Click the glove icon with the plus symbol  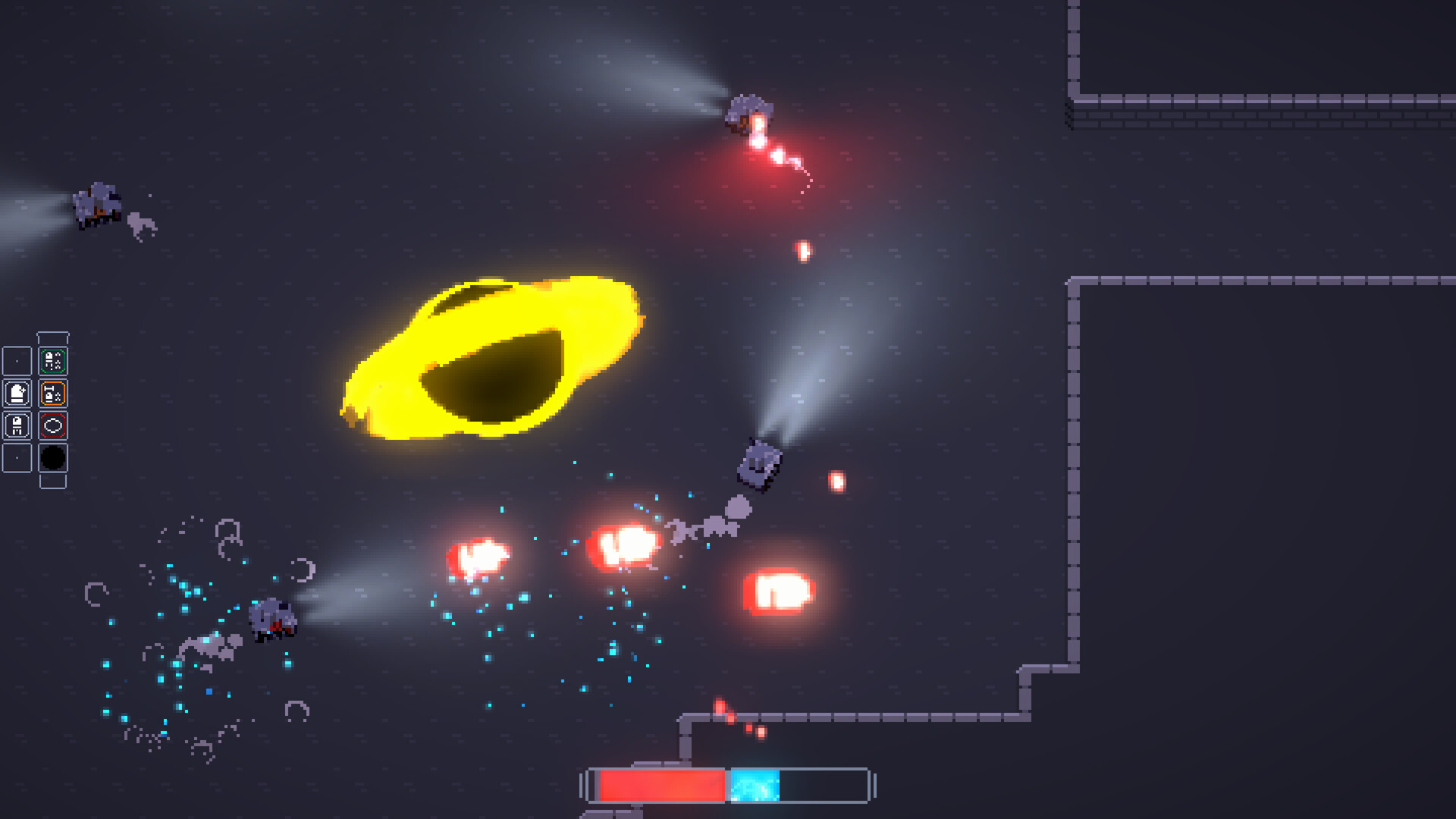(x=17, y=393)
